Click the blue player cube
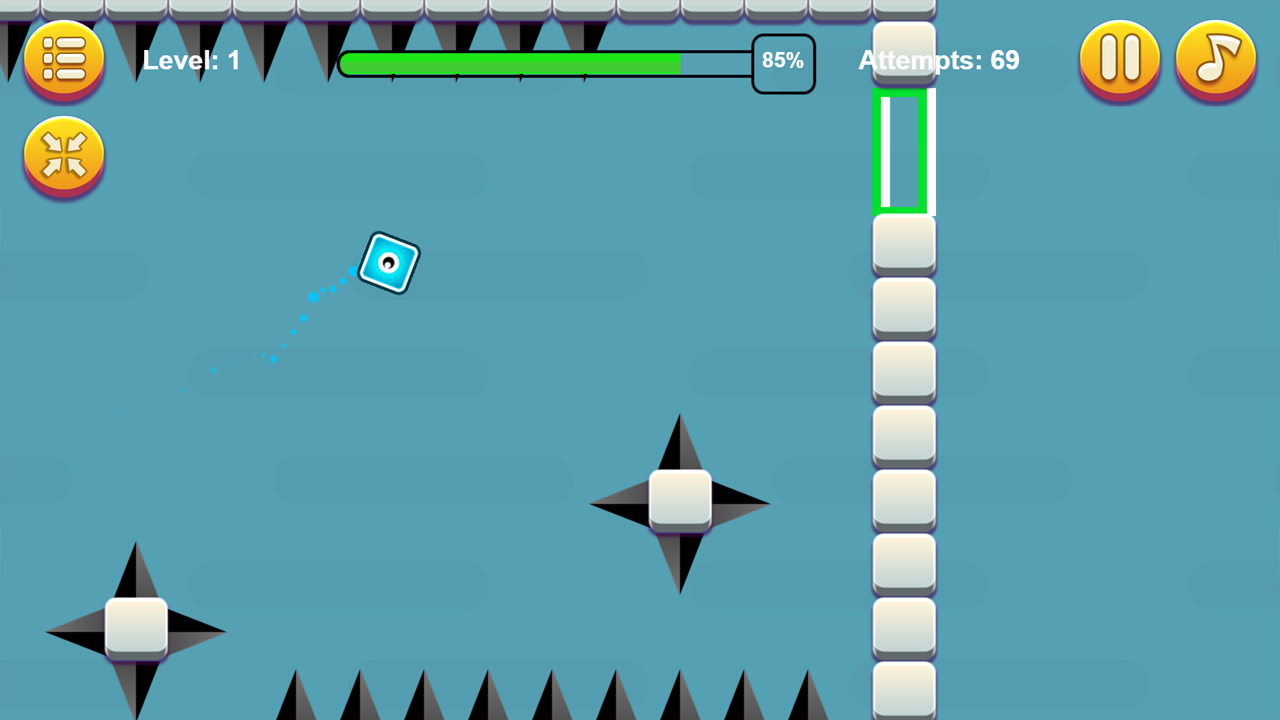1280x720 pixels. 388,263
